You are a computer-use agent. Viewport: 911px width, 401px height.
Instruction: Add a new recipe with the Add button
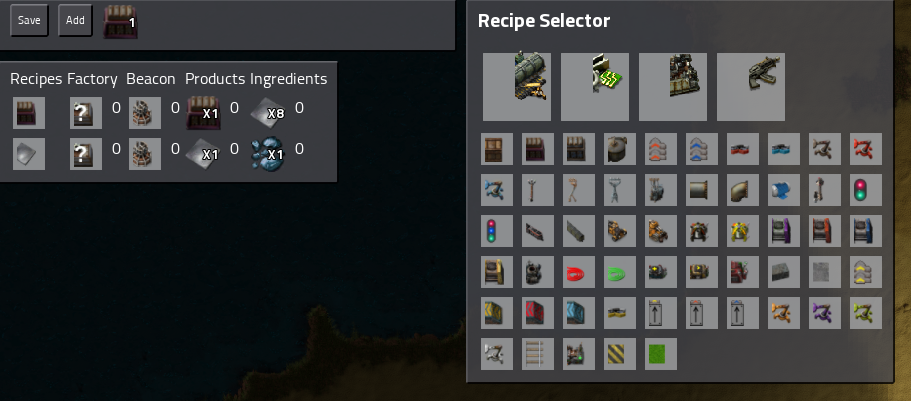pos(75,20)
